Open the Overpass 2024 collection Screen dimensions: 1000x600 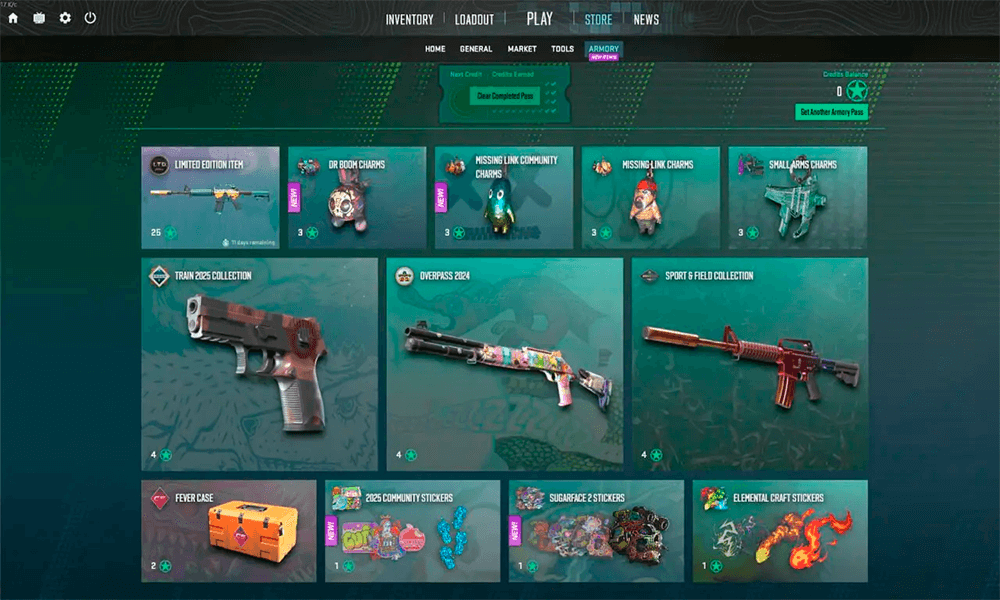(x=505, y=364)
